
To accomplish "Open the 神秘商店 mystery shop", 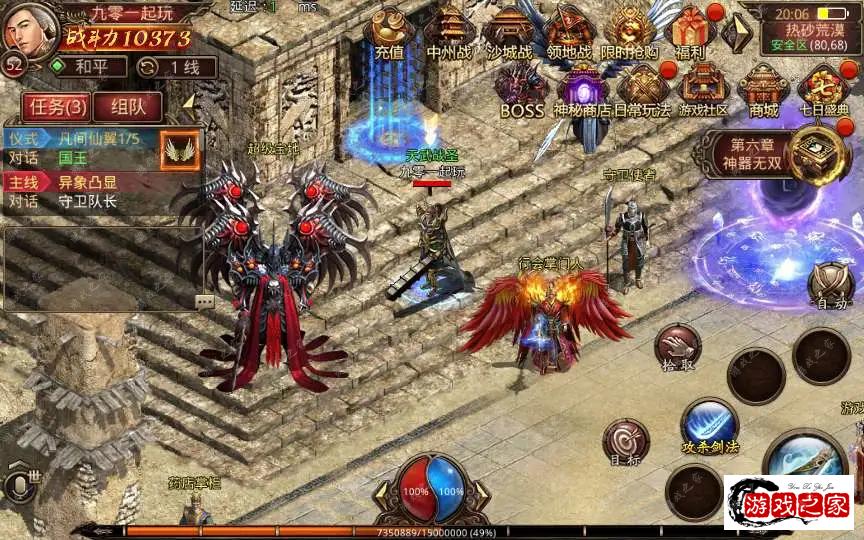I will tap(583, 89).
